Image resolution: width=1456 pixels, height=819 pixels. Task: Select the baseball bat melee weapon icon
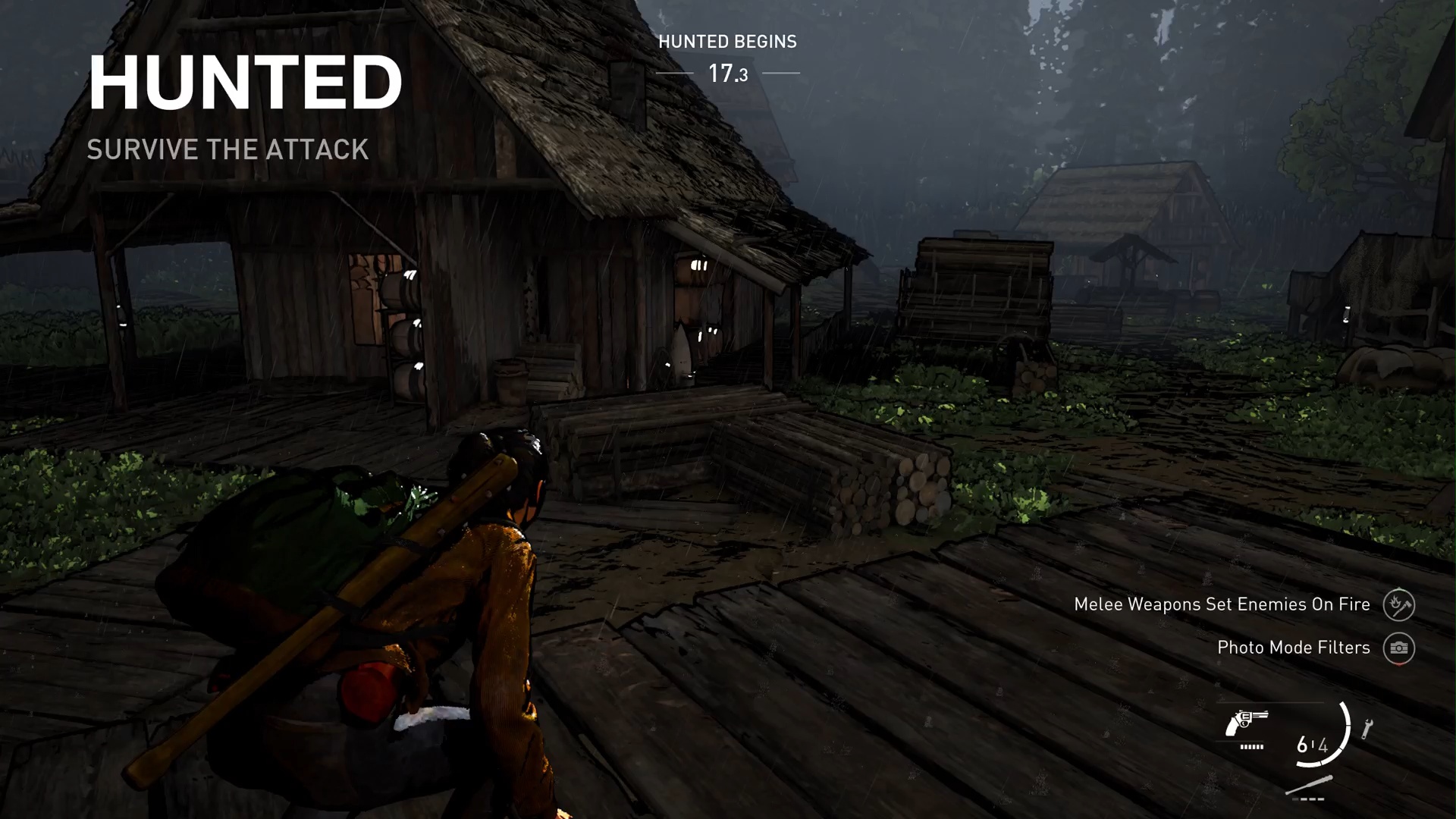tap(1310, 786)
